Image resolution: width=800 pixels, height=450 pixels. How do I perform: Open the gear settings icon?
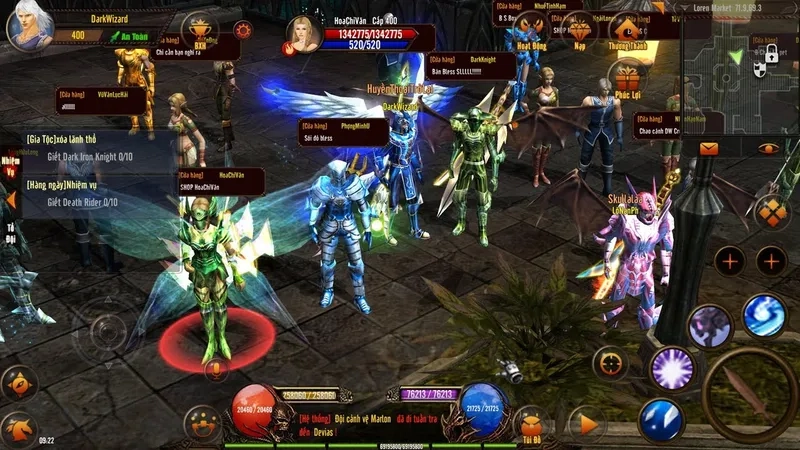241,29
